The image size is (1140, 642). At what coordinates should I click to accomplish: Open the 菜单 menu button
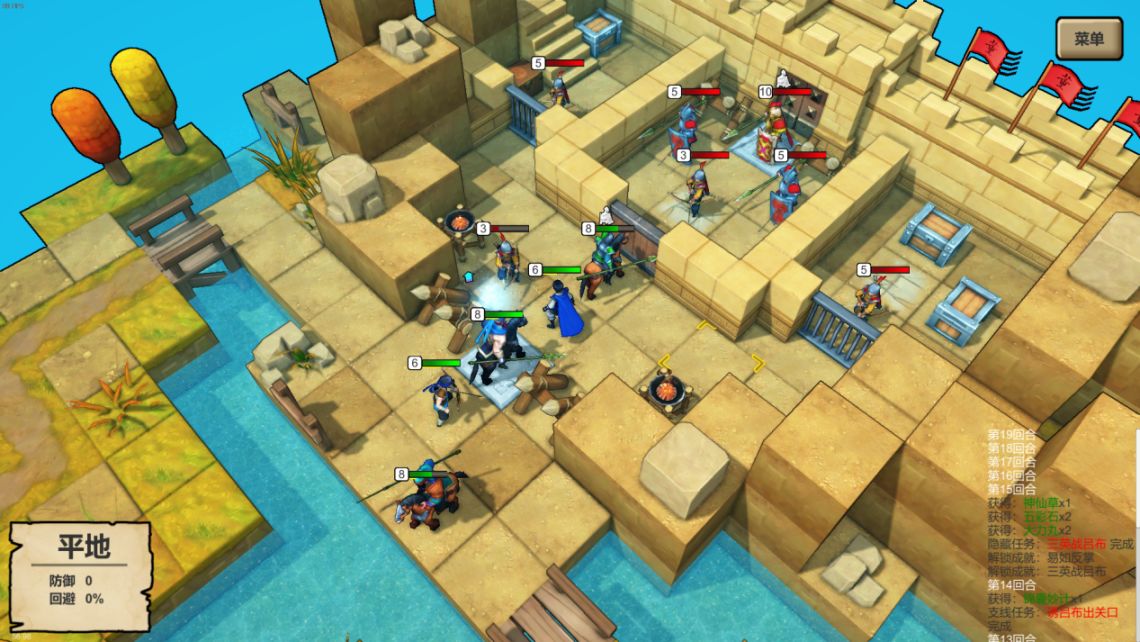pos(1088,39)
